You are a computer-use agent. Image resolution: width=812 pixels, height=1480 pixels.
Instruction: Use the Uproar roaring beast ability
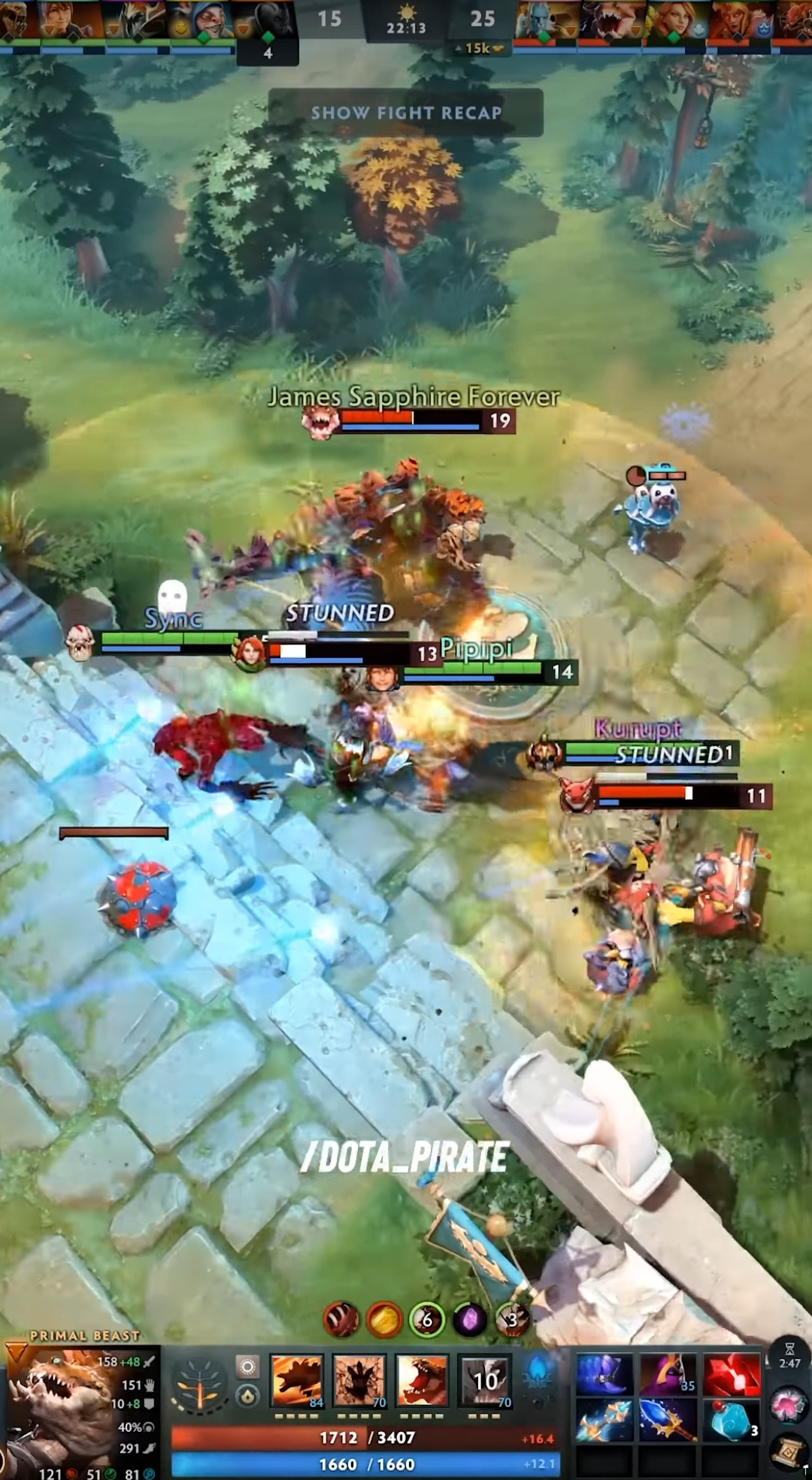tap(422, 1380)
